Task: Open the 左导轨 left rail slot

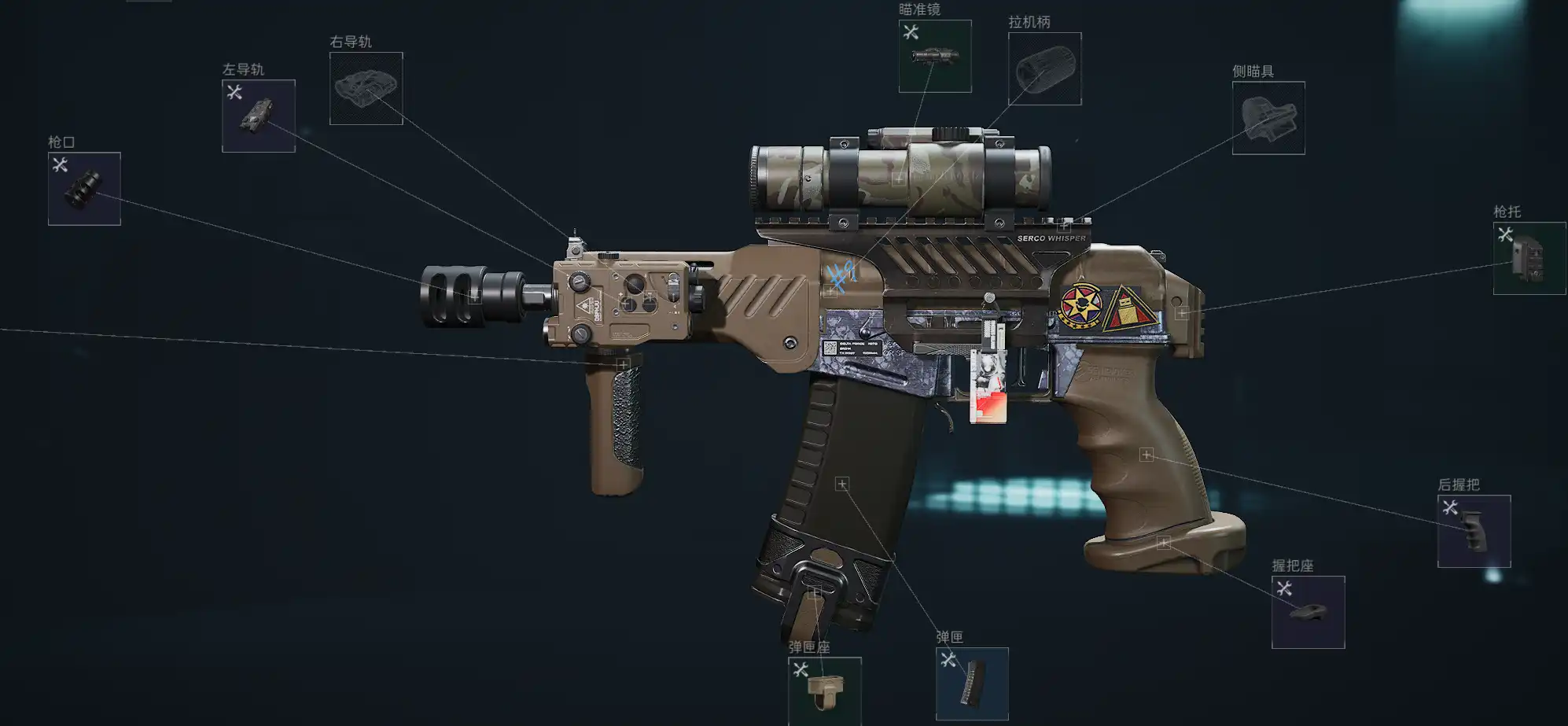Action: click(x=258, y=116)
